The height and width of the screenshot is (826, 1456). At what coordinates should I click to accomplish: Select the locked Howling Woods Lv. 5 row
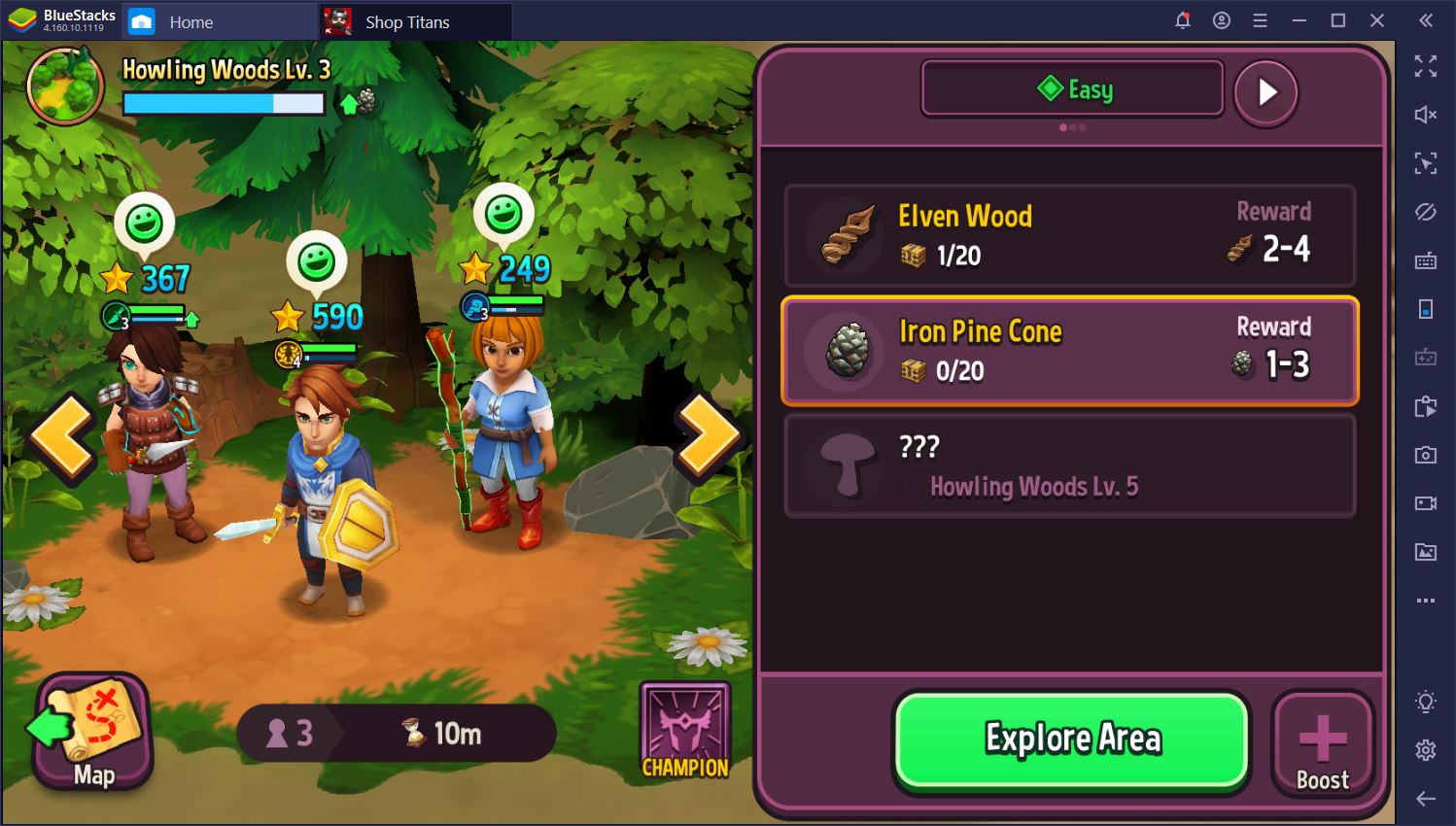pos(1069,466)
